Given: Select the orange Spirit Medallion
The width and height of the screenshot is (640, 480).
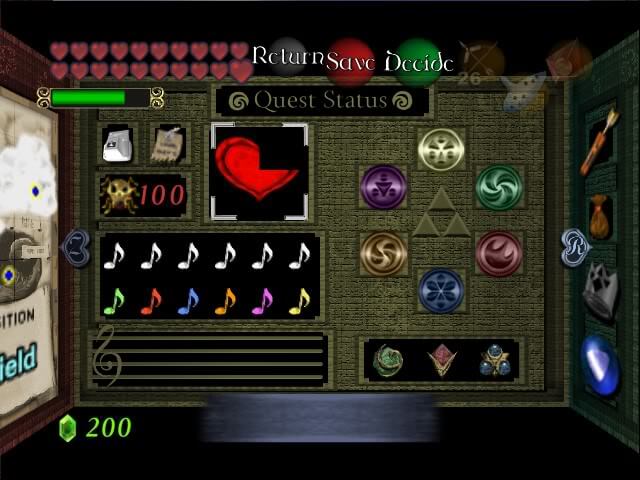Looking at the screenshot, I should [x=383, y=252].
